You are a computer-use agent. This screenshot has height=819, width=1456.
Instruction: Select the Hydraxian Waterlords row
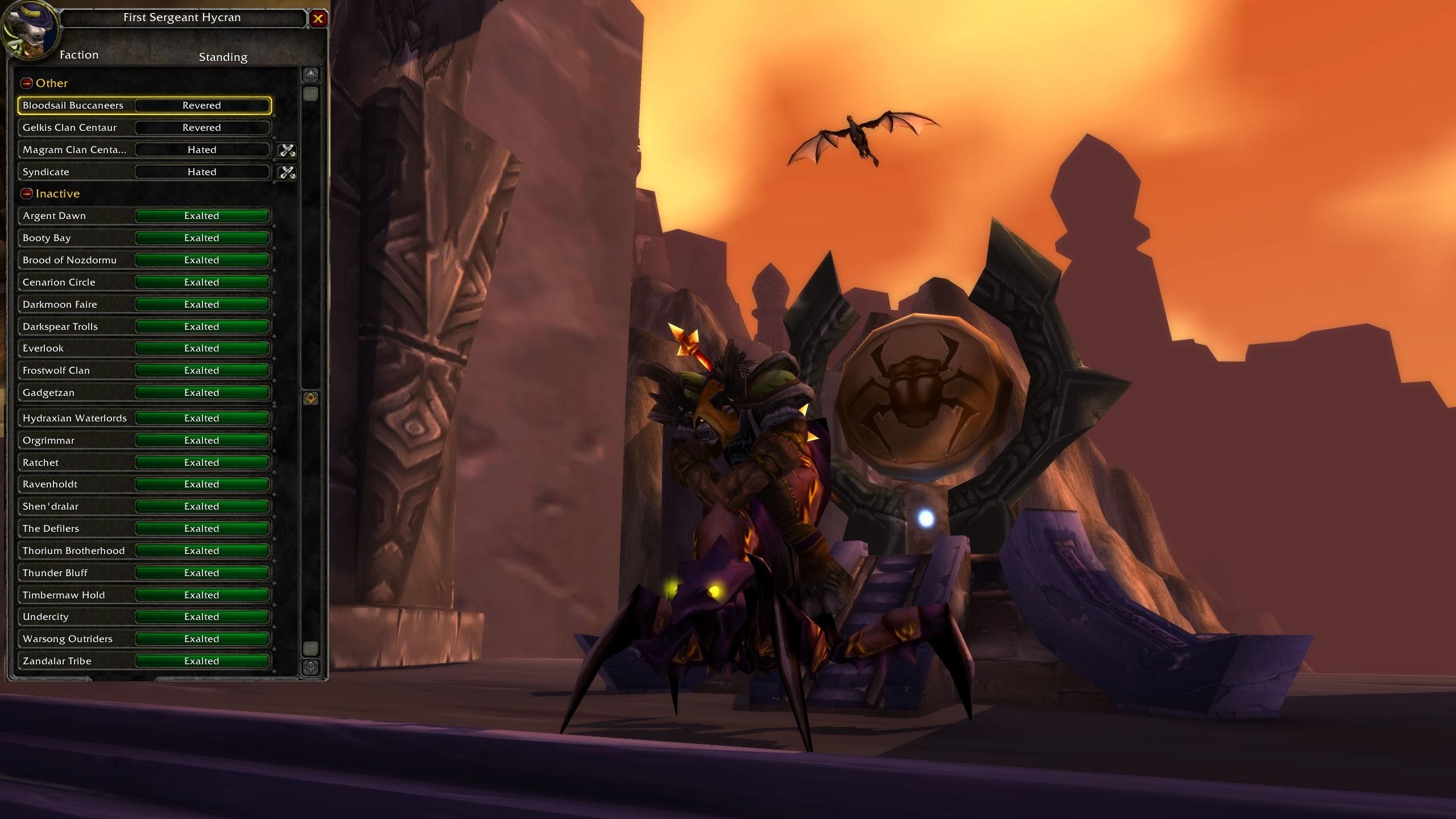(x=144, y=419)
